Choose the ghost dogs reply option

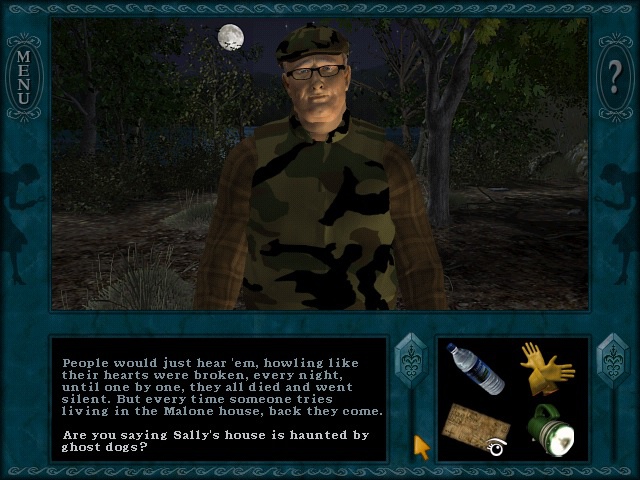click(215, 441)
